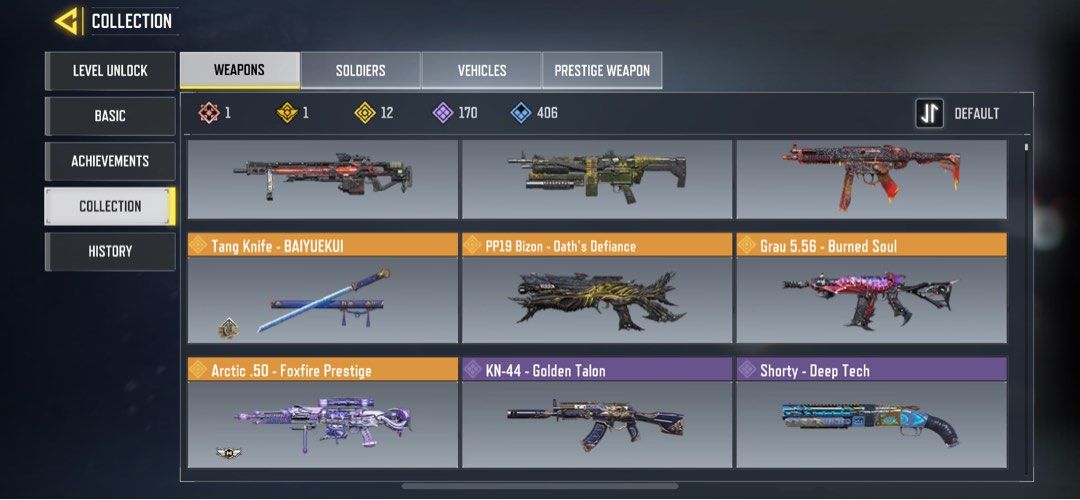Filter by blue rarity showing 406

click(x=534, y=113)
